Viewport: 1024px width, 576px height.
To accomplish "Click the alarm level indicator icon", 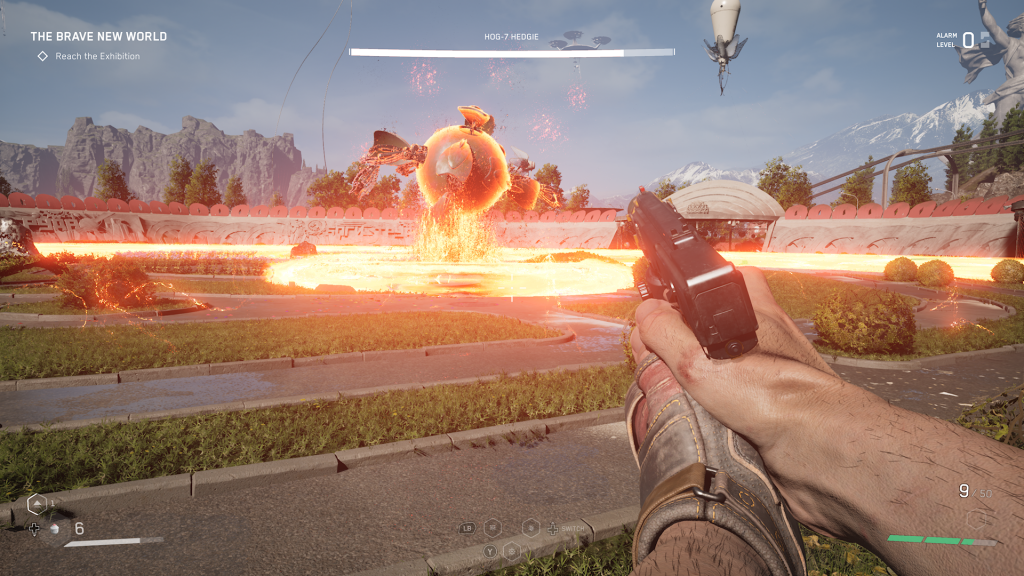I will click(984, 40).
